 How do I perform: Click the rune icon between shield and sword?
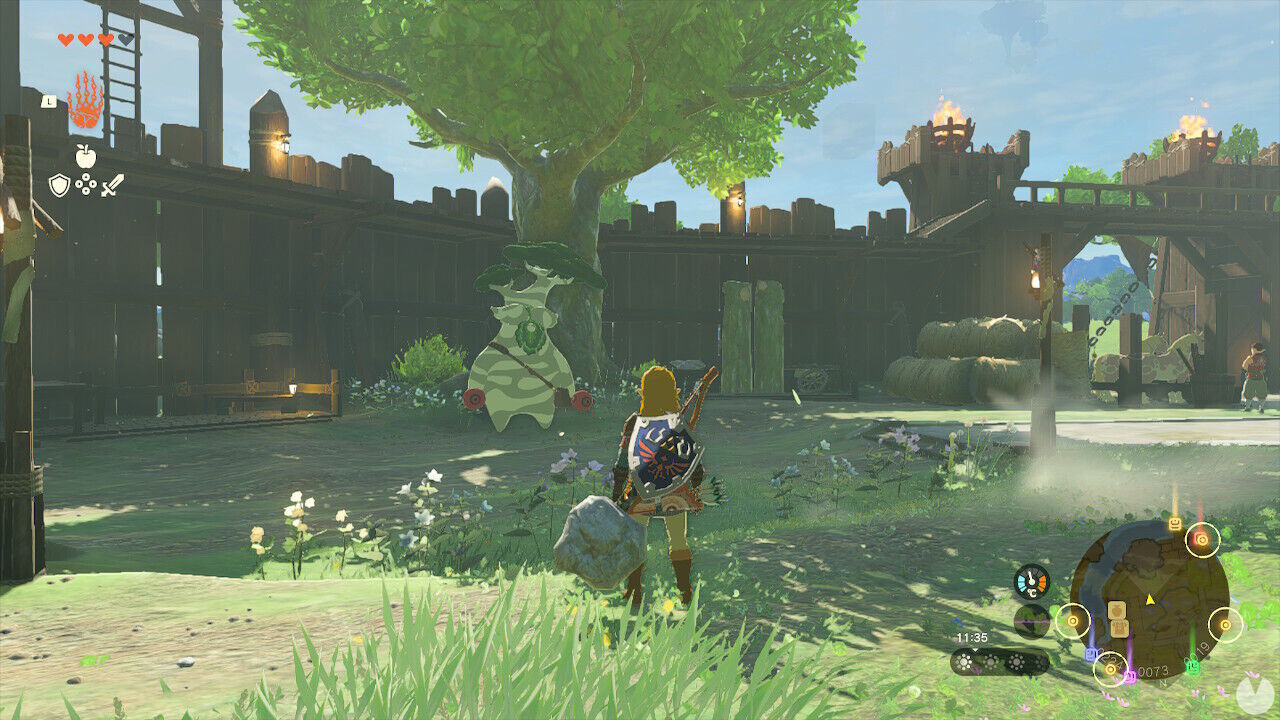86,183
